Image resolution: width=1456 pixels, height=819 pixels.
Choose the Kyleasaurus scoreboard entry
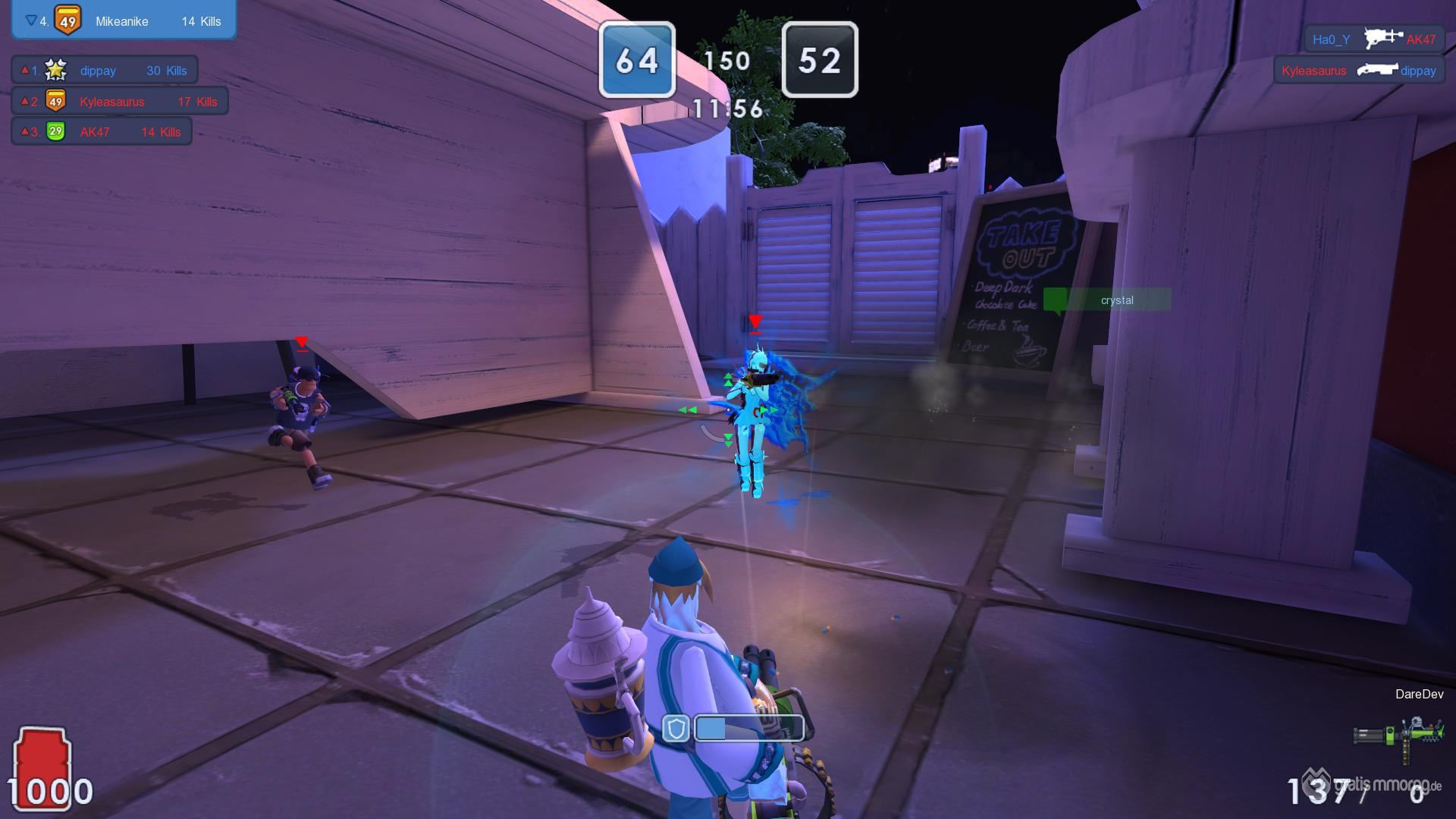(x=120, y=101)
